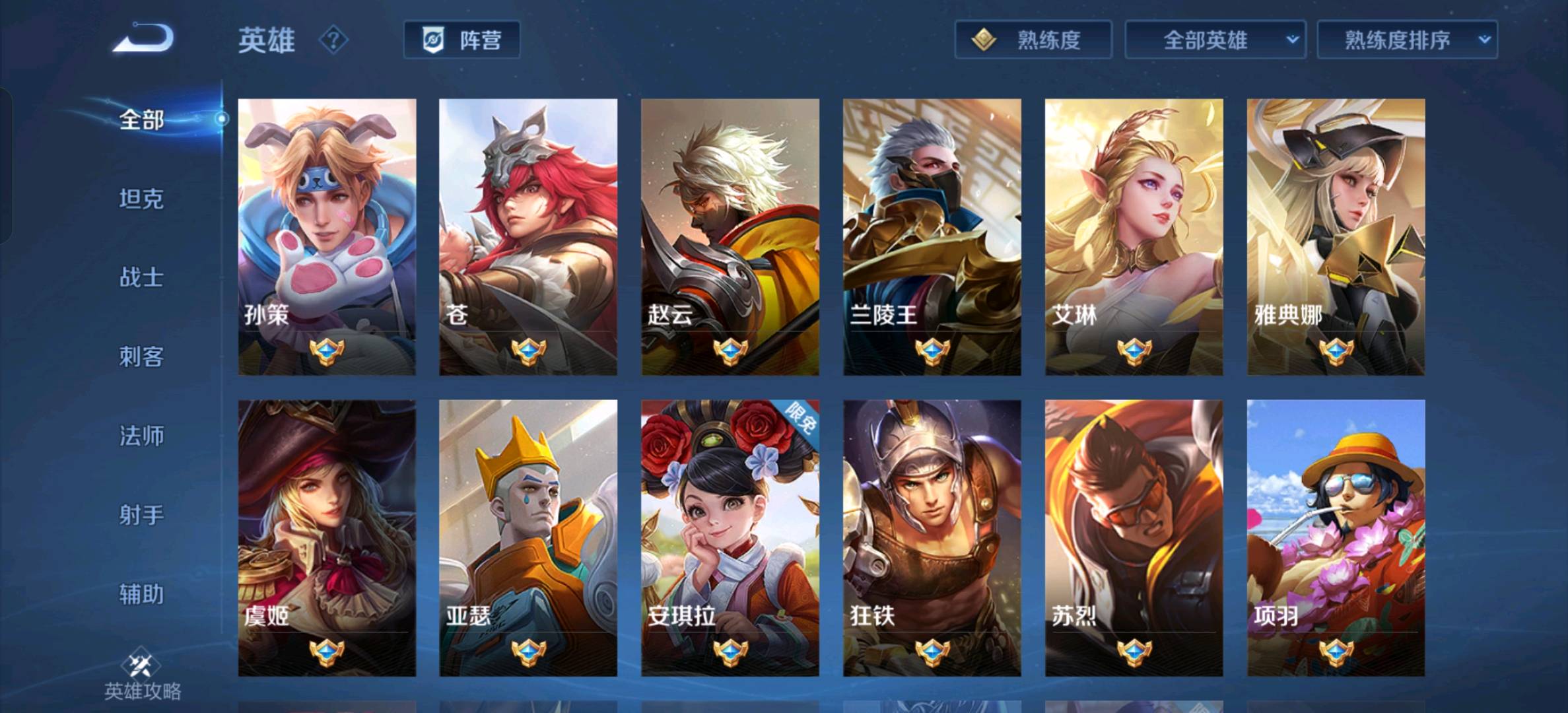The width and height of the screenshot is (1568, 713).
Task: Pick the 安琪拉 hero card
Action: point(730,537)
